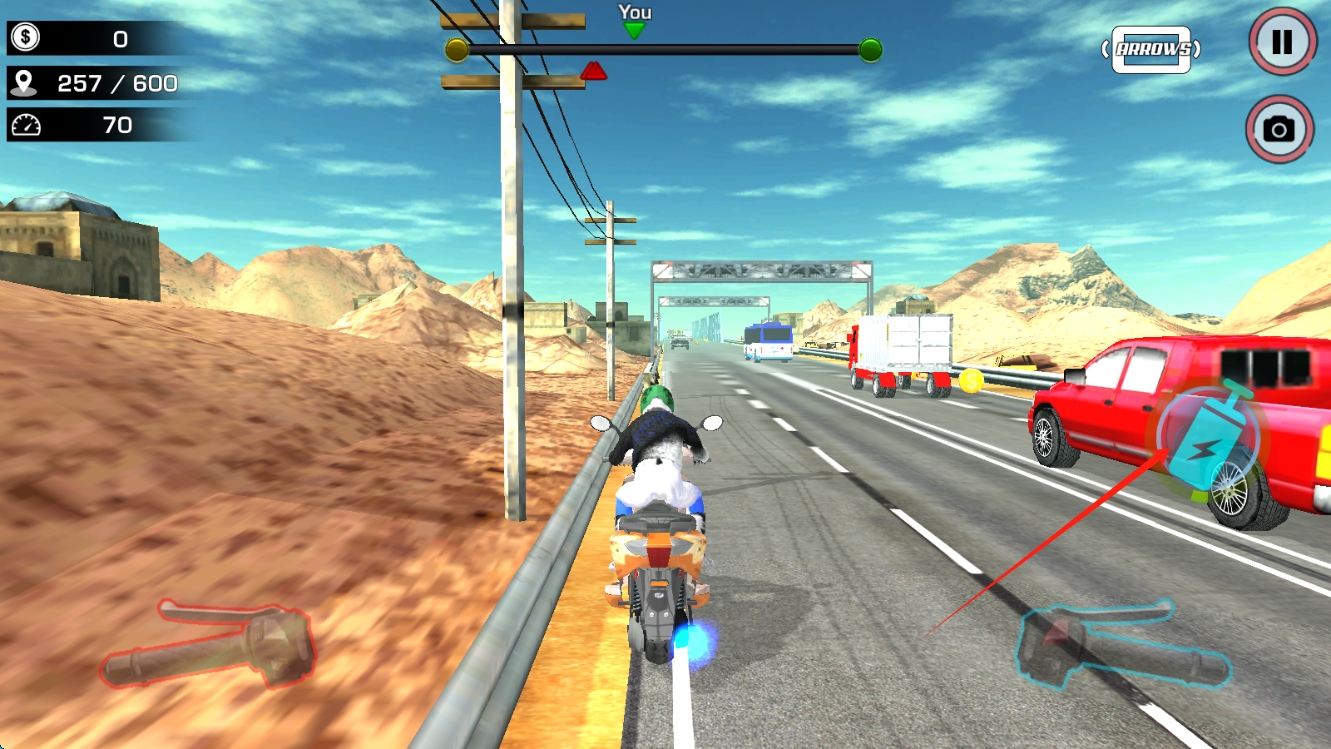Pause the game
The height and width of the screenshot is (749, 1331).
[1281, 41]
